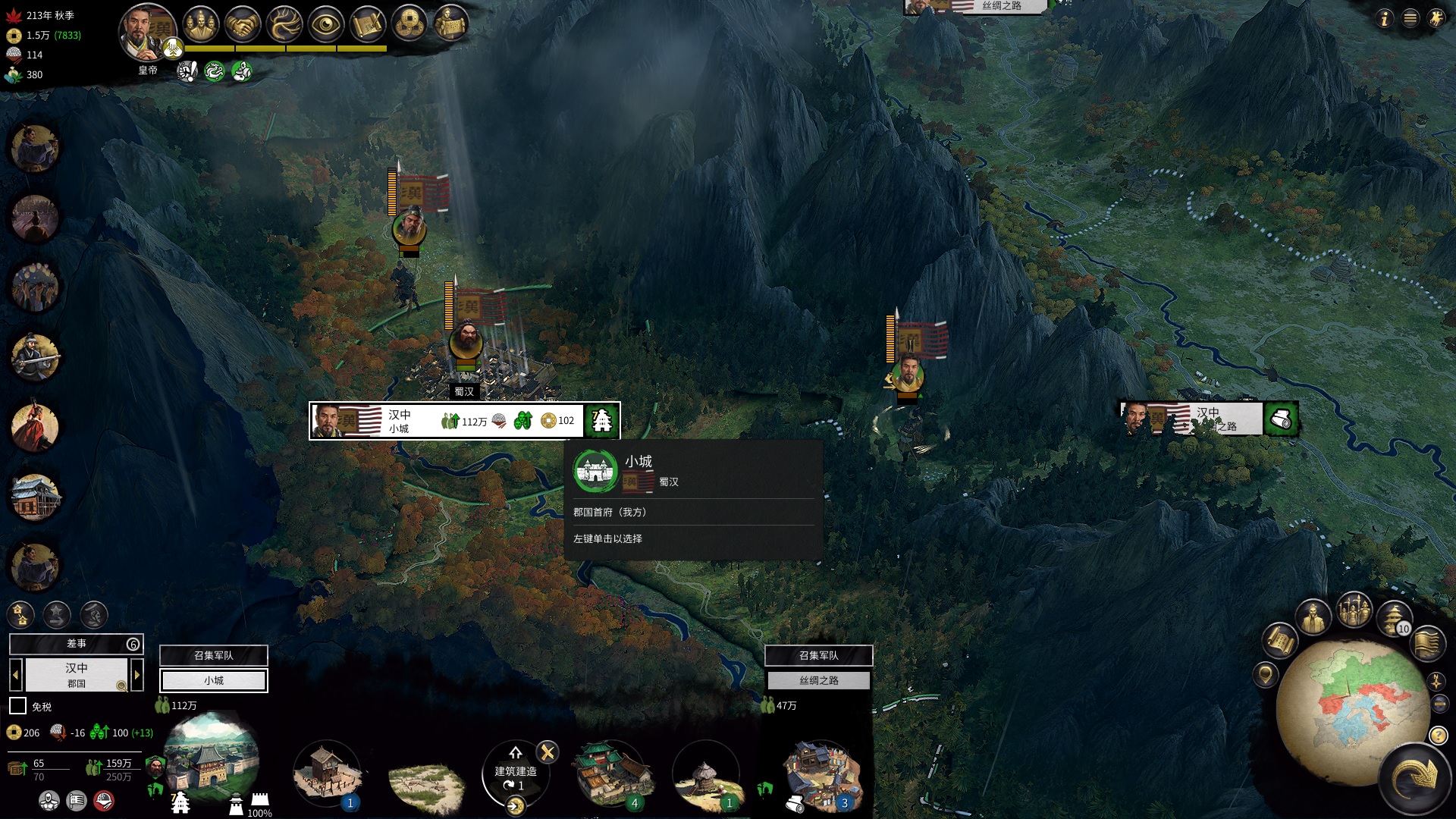Open the 差事 assignments panel
Image resolution: width=1456 pixels, height=819 pixels.
click(76, 644)
